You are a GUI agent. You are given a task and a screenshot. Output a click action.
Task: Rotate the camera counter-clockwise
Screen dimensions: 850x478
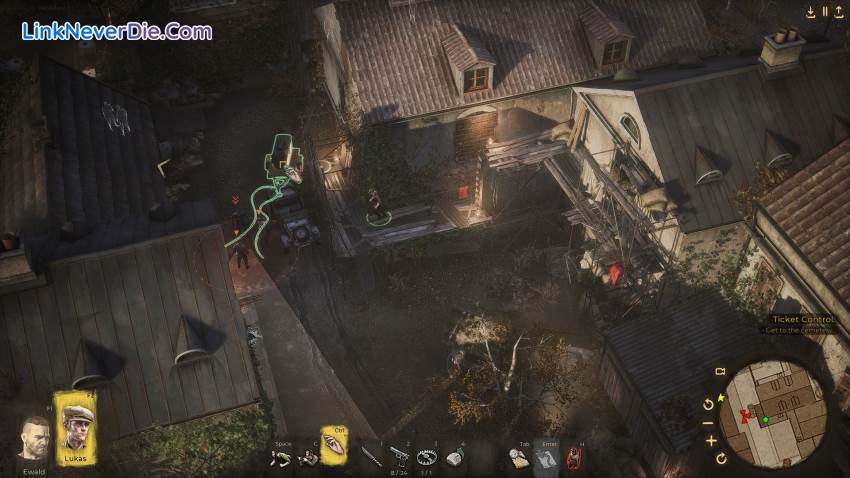point(709,404)
